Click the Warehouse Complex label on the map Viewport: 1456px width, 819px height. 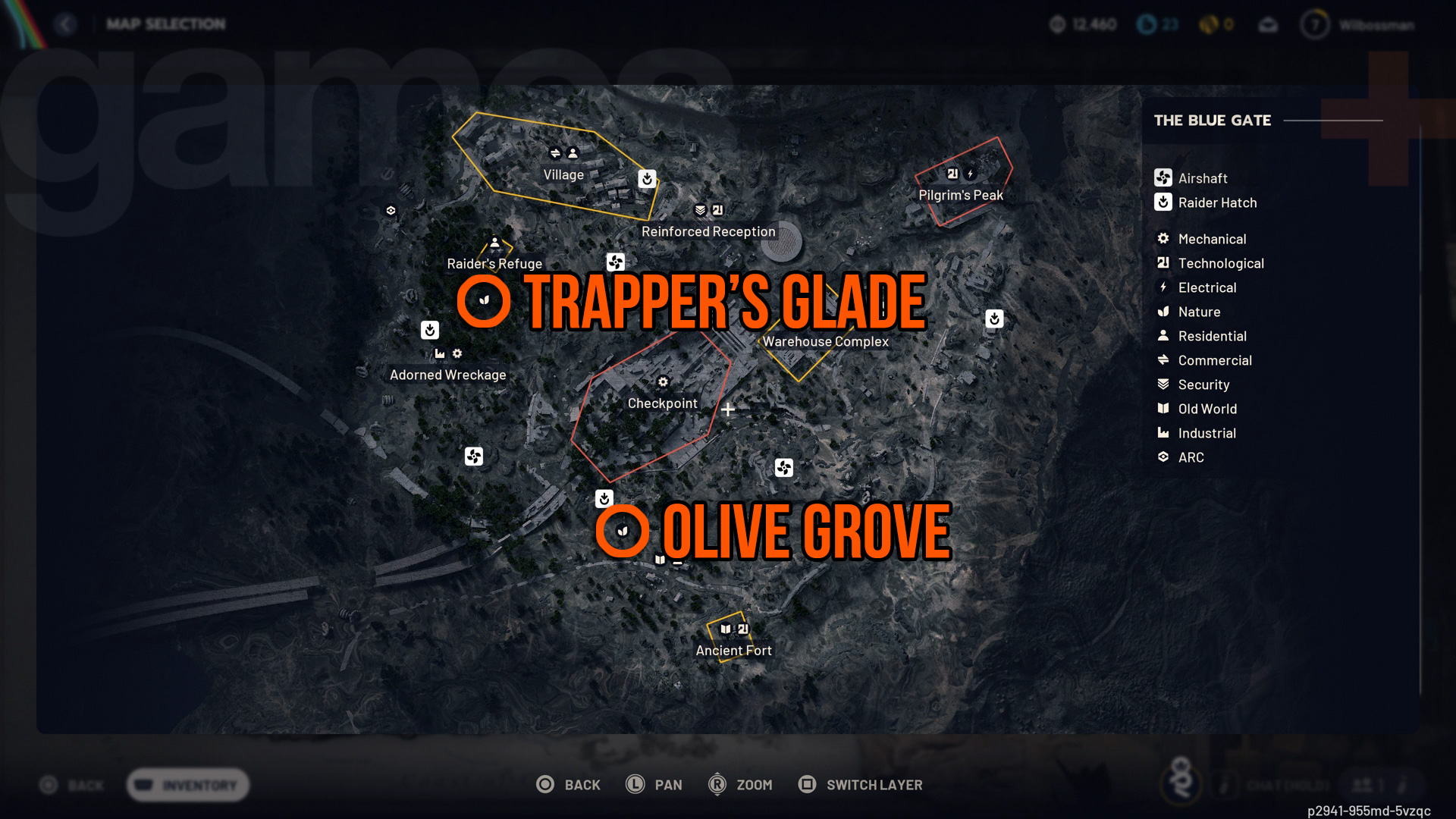point(825,342)
